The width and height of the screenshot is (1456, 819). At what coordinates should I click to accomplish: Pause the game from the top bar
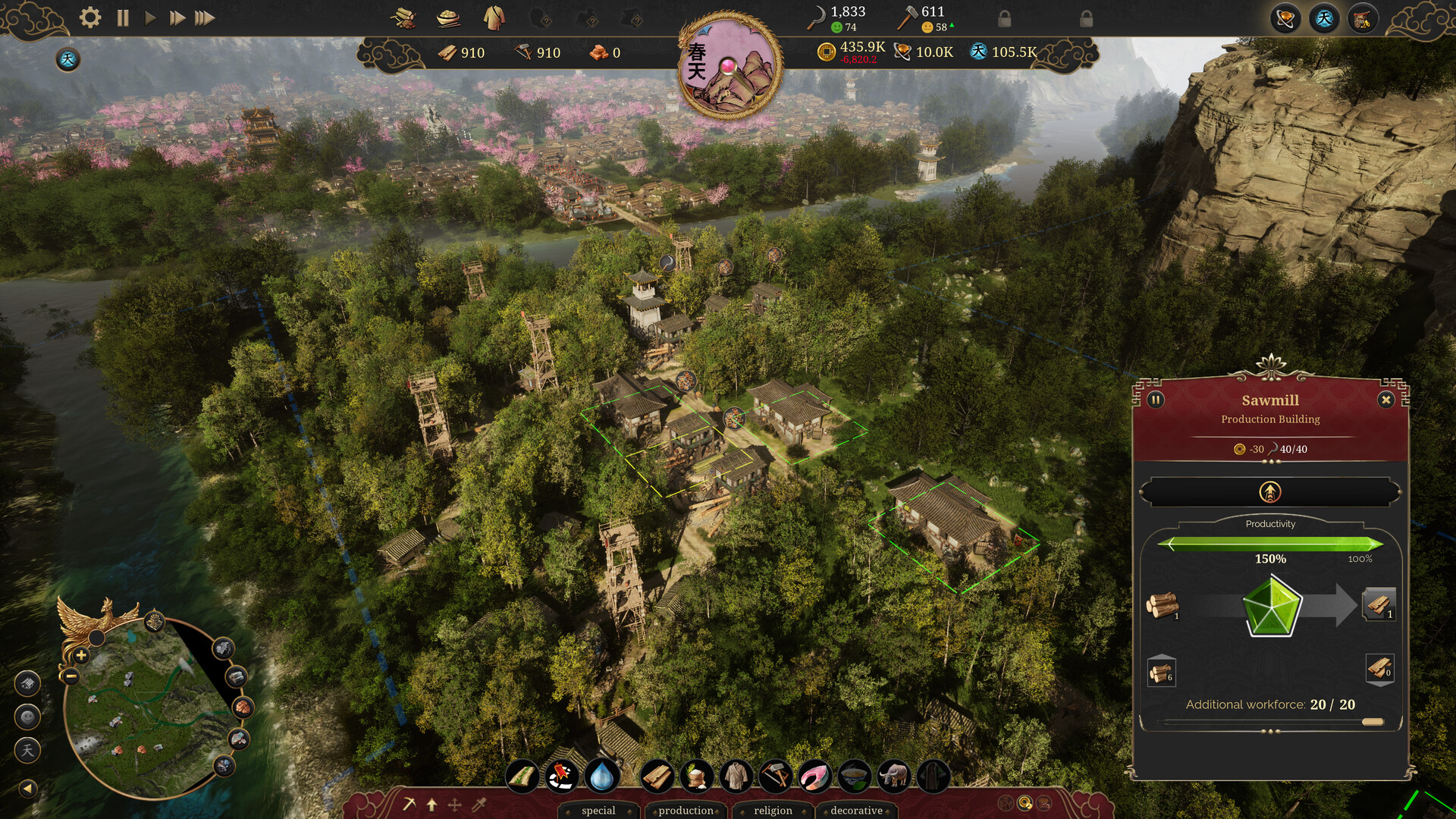tap(122, 17)
